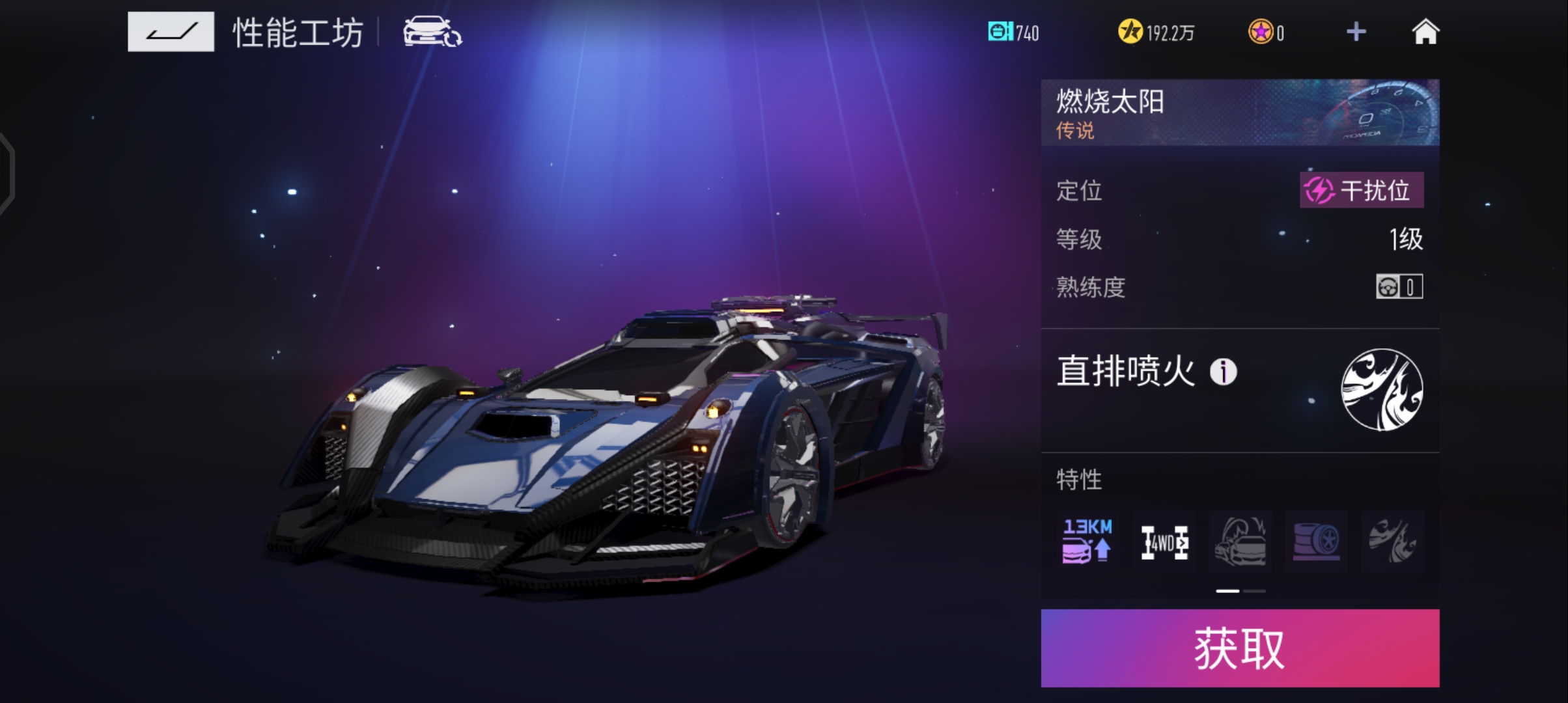Tap the purple star currency icon

point(1261,32)
